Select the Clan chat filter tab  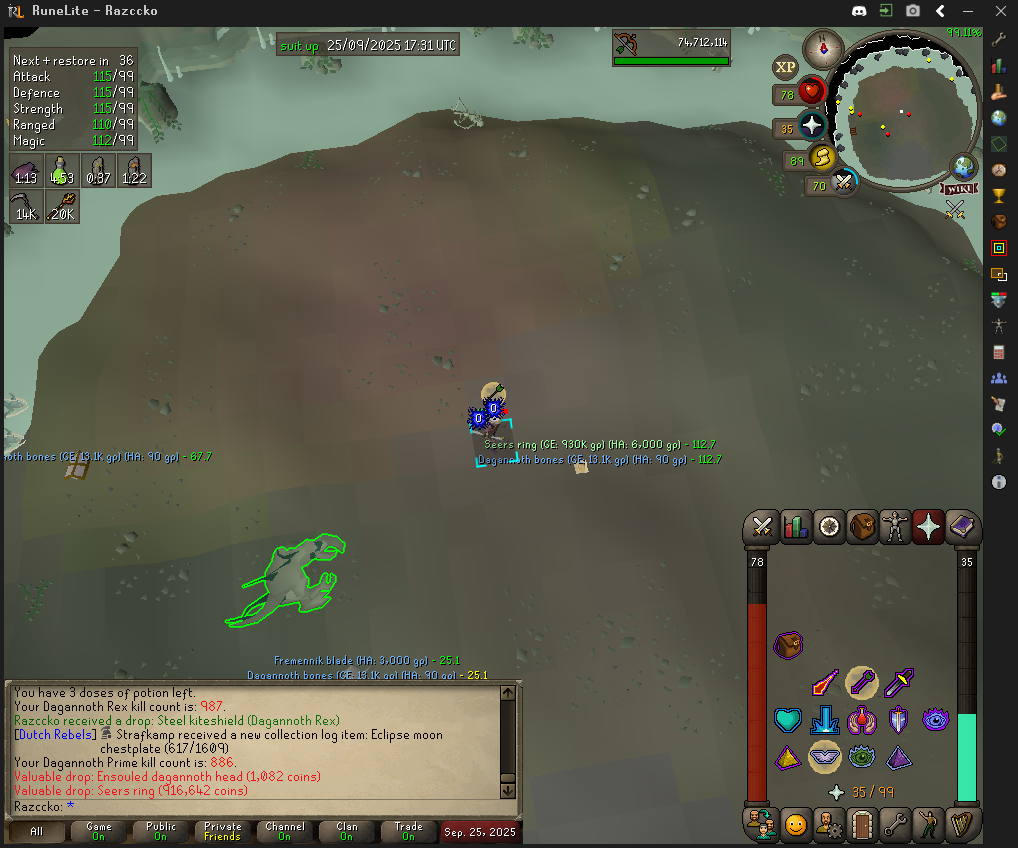click(346, 832)
